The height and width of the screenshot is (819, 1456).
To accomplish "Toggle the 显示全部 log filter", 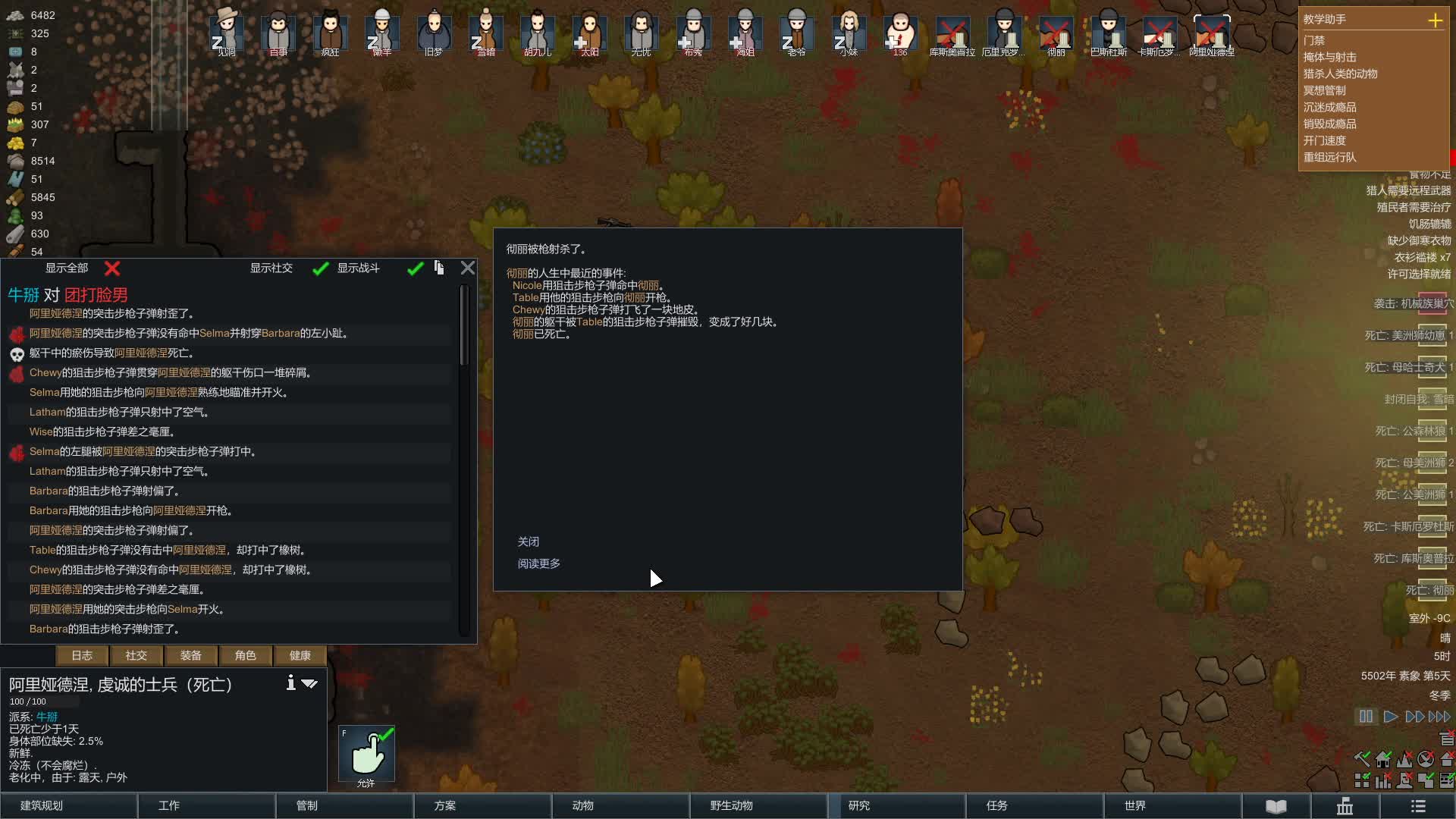I will tap(112, 268).
